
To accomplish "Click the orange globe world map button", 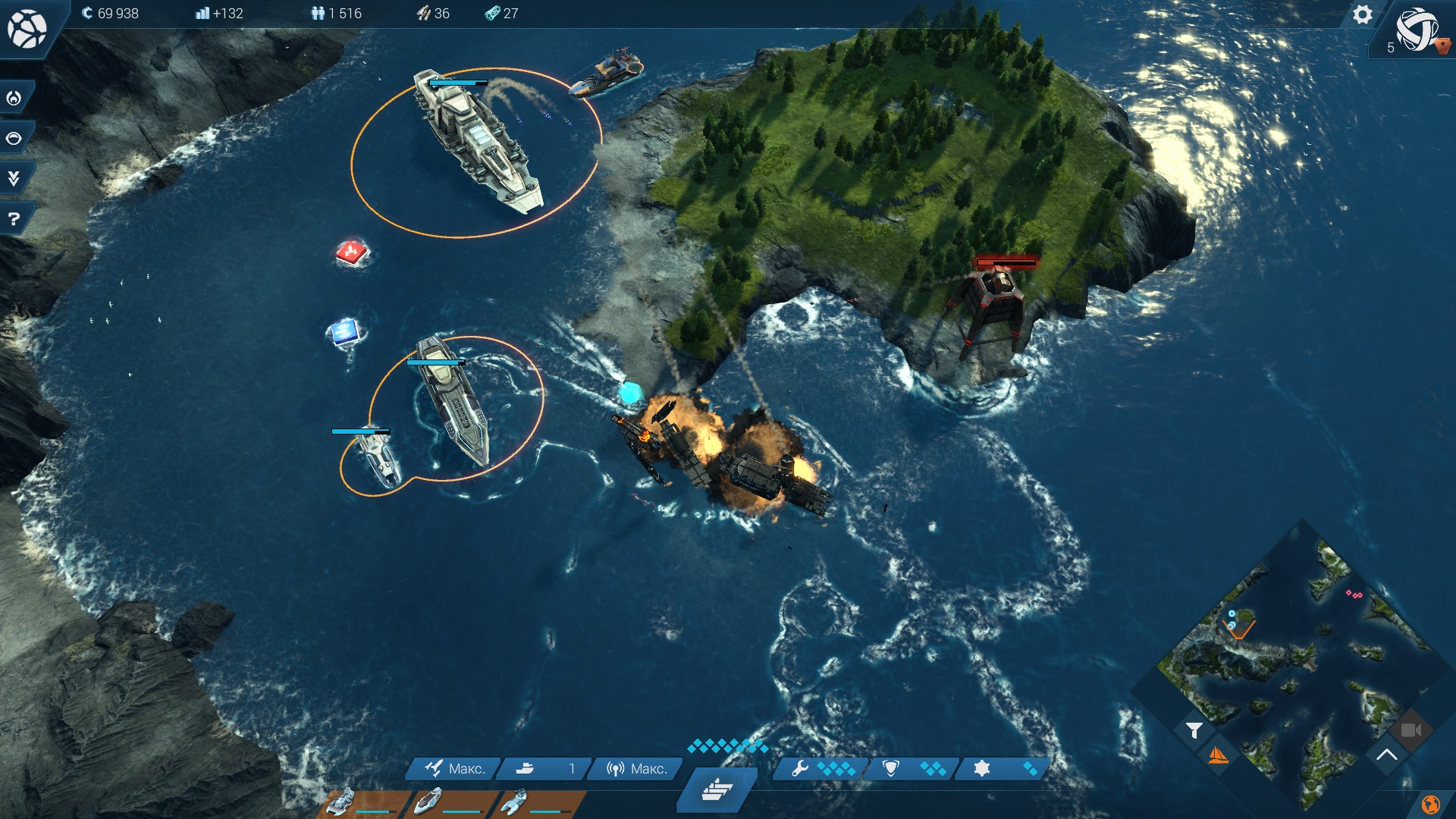I will pos(1430,804).
